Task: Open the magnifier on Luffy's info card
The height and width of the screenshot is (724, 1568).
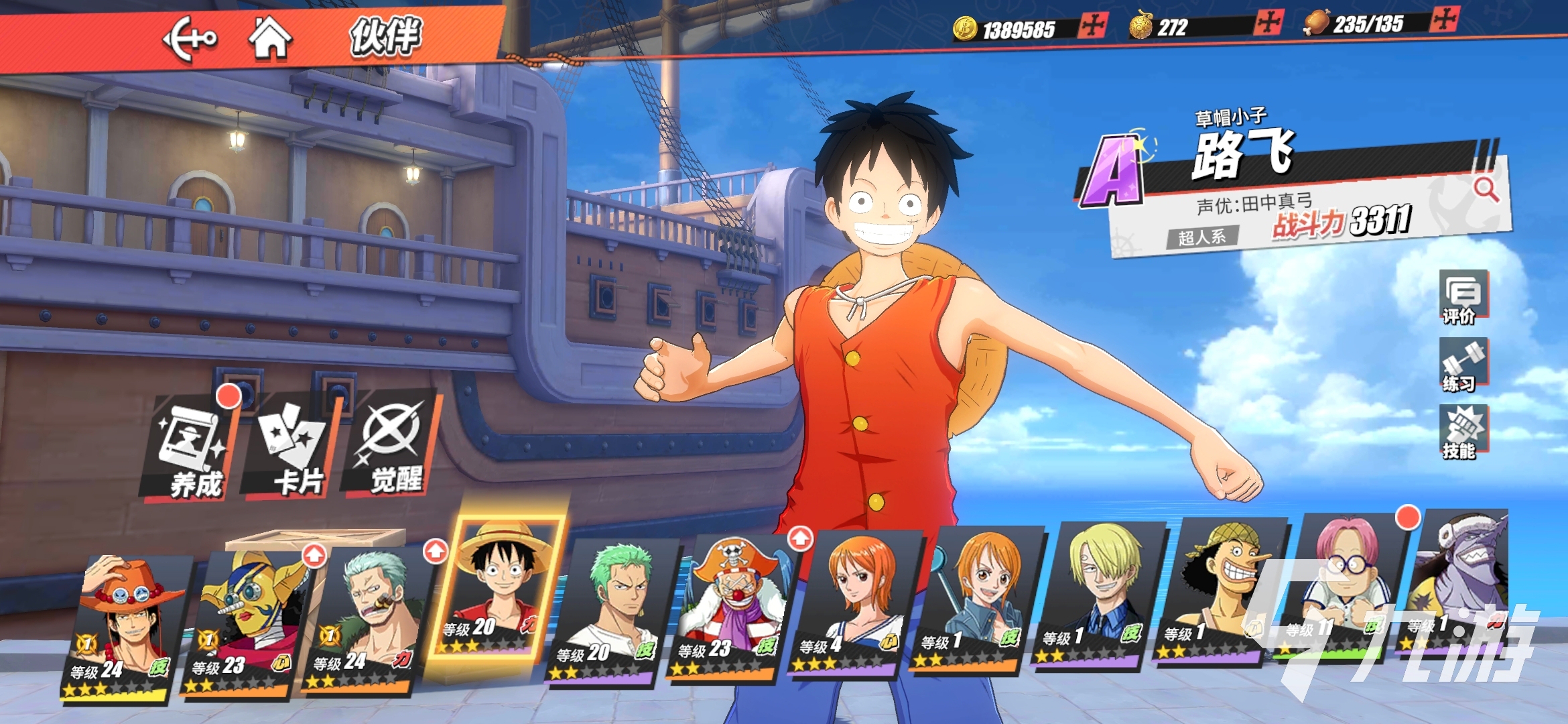Action: point(1486,190)
